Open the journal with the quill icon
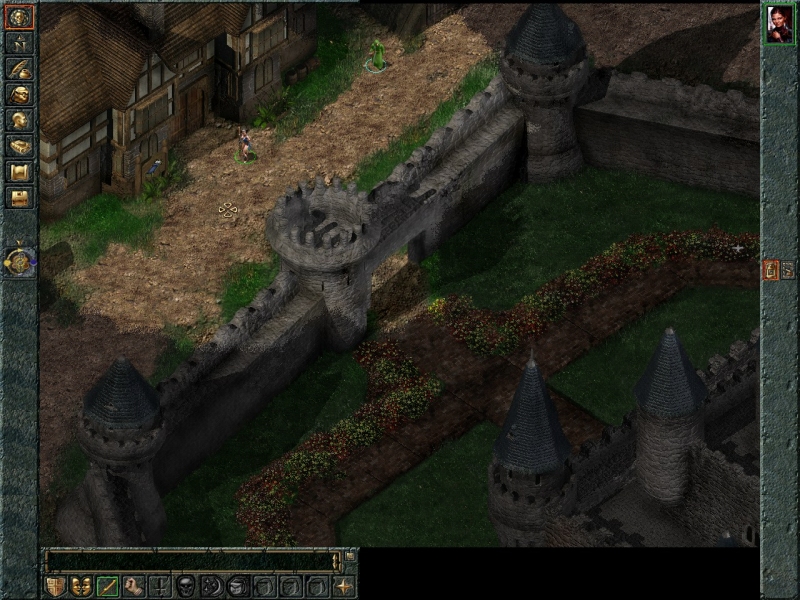Image resolution: width=800 pixels, height=600 pixels. pyautogui.click(x=19, y=69)
